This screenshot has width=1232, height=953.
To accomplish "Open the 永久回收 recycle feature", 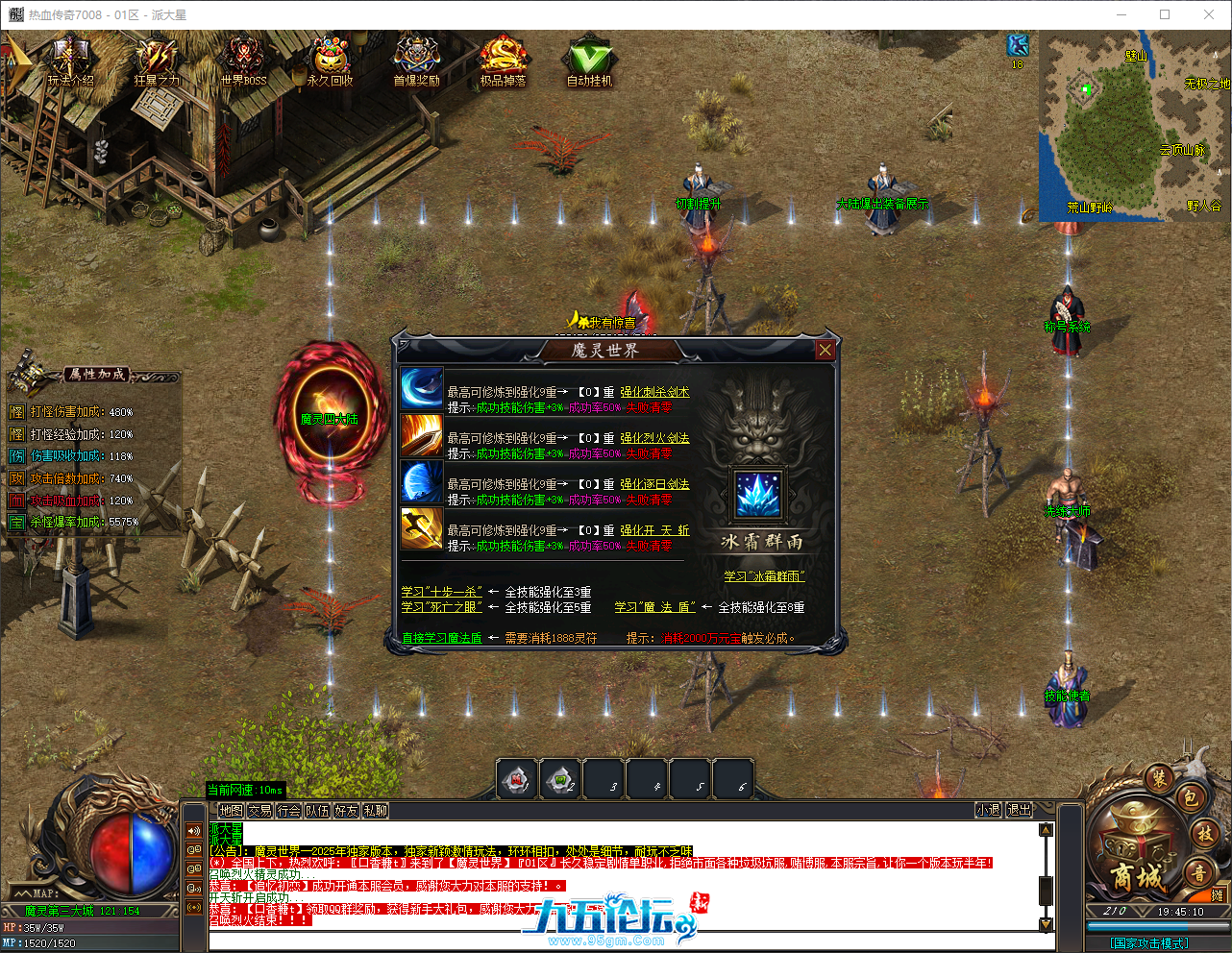I will click(330, 58).
